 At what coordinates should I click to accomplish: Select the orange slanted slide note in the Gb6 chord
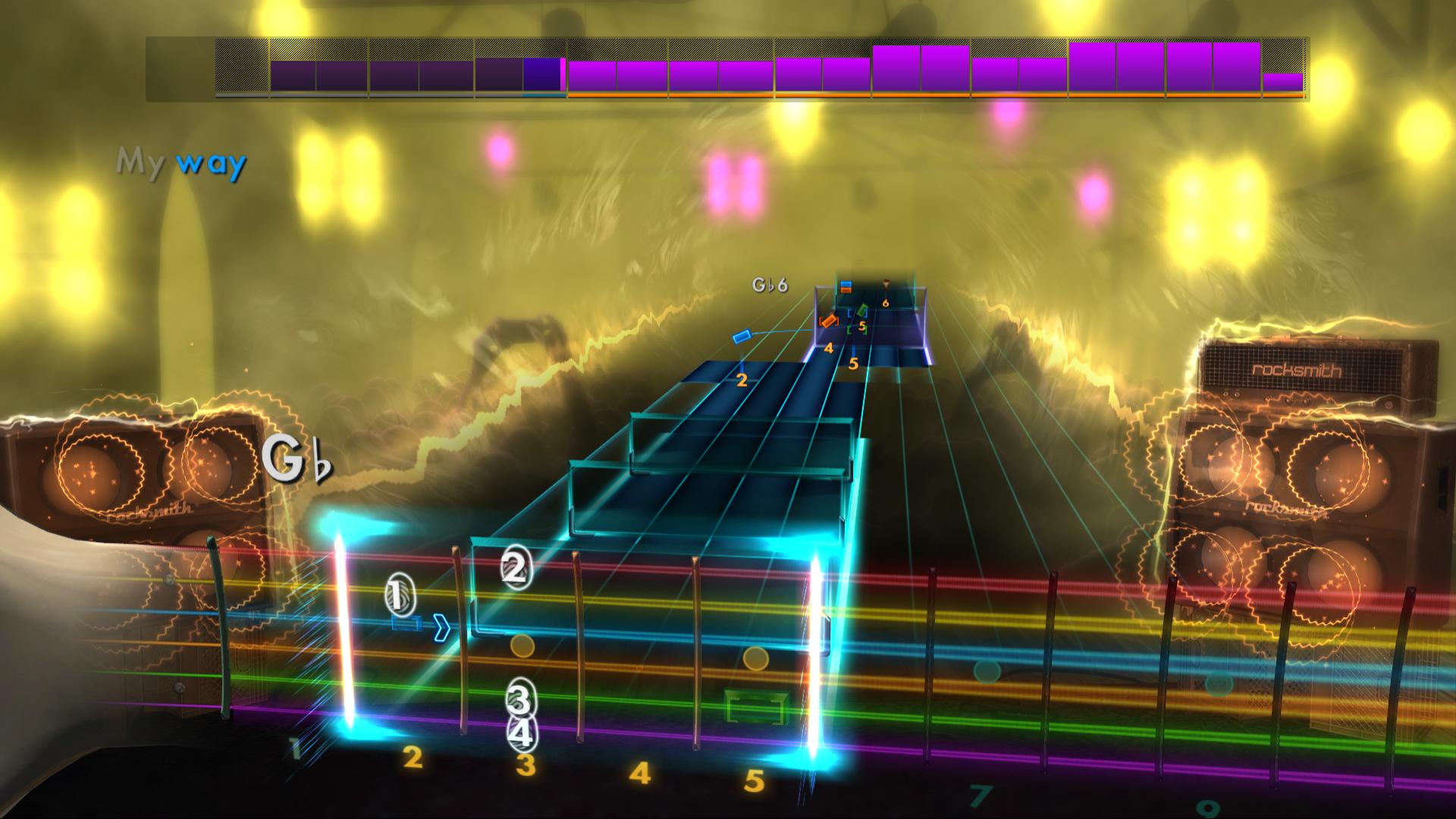tap(829, 320)
